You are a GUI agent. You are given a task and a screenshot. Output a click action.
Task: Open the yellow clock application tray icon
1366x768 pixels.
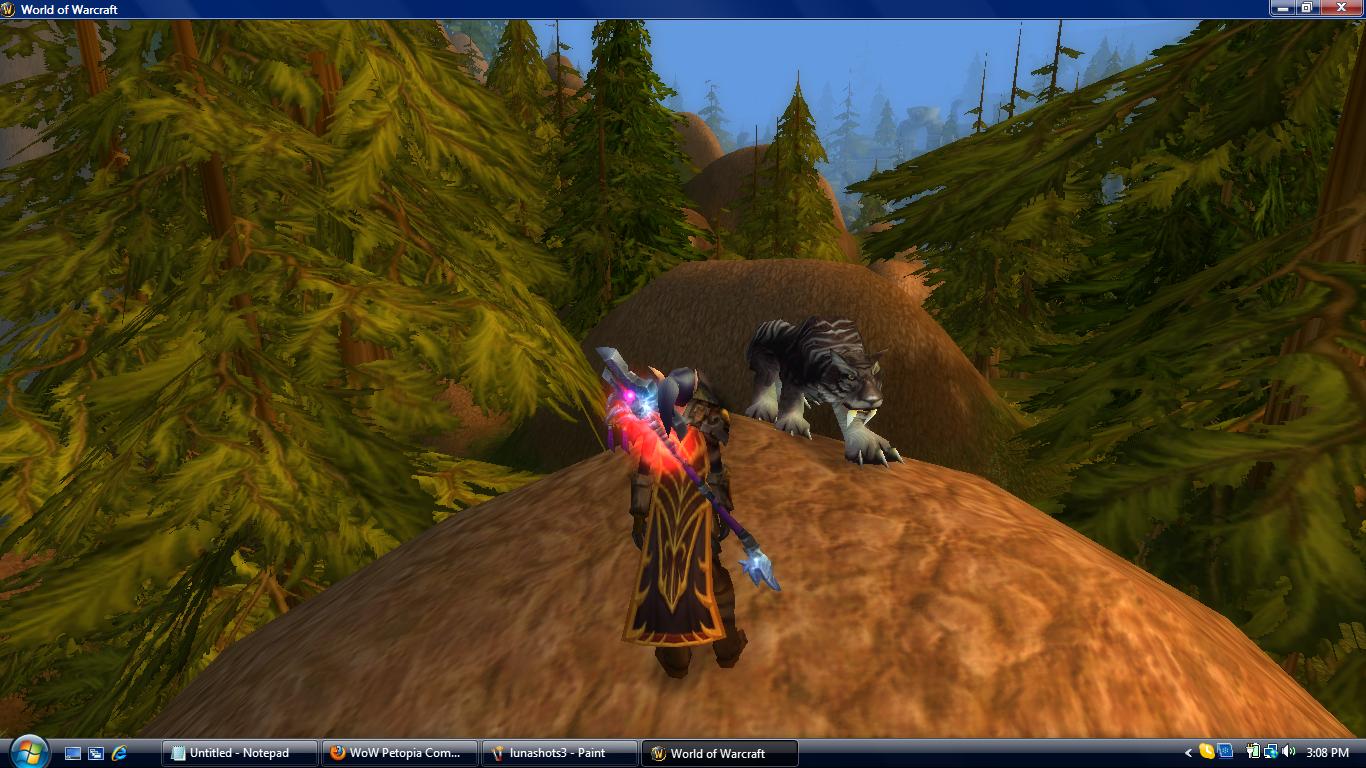[x=1206, y=753]
